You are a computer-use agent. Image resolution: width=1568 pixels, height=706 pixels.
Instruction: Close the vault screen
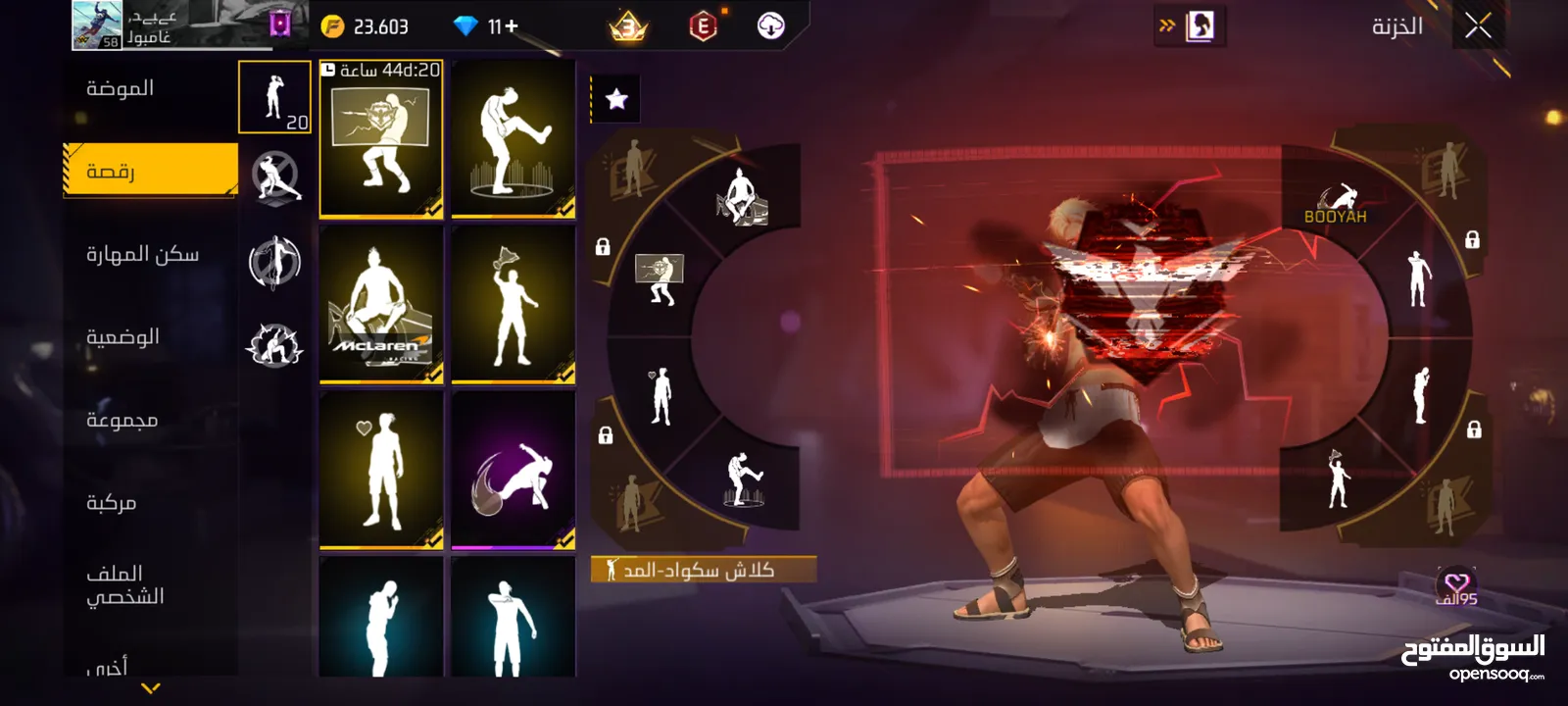click(x=1478, y=26)
